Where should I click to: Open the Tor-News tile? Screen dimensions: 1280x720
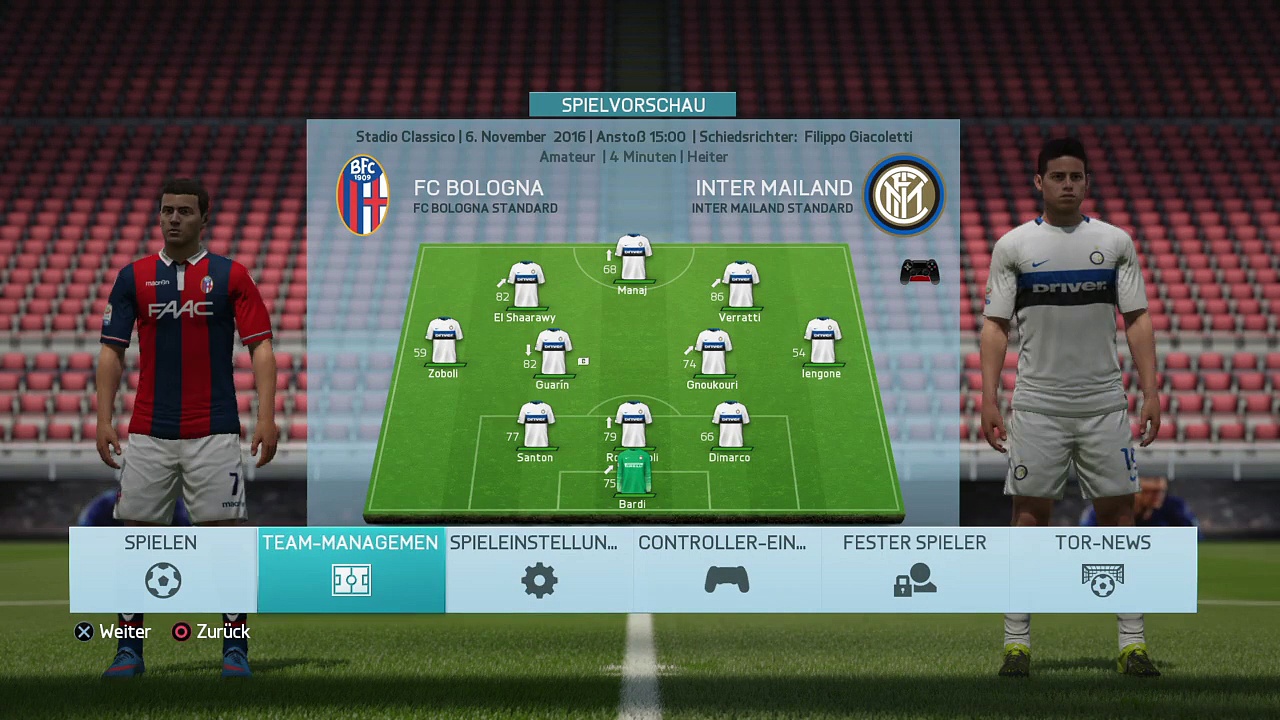[x=1102, y=569]
